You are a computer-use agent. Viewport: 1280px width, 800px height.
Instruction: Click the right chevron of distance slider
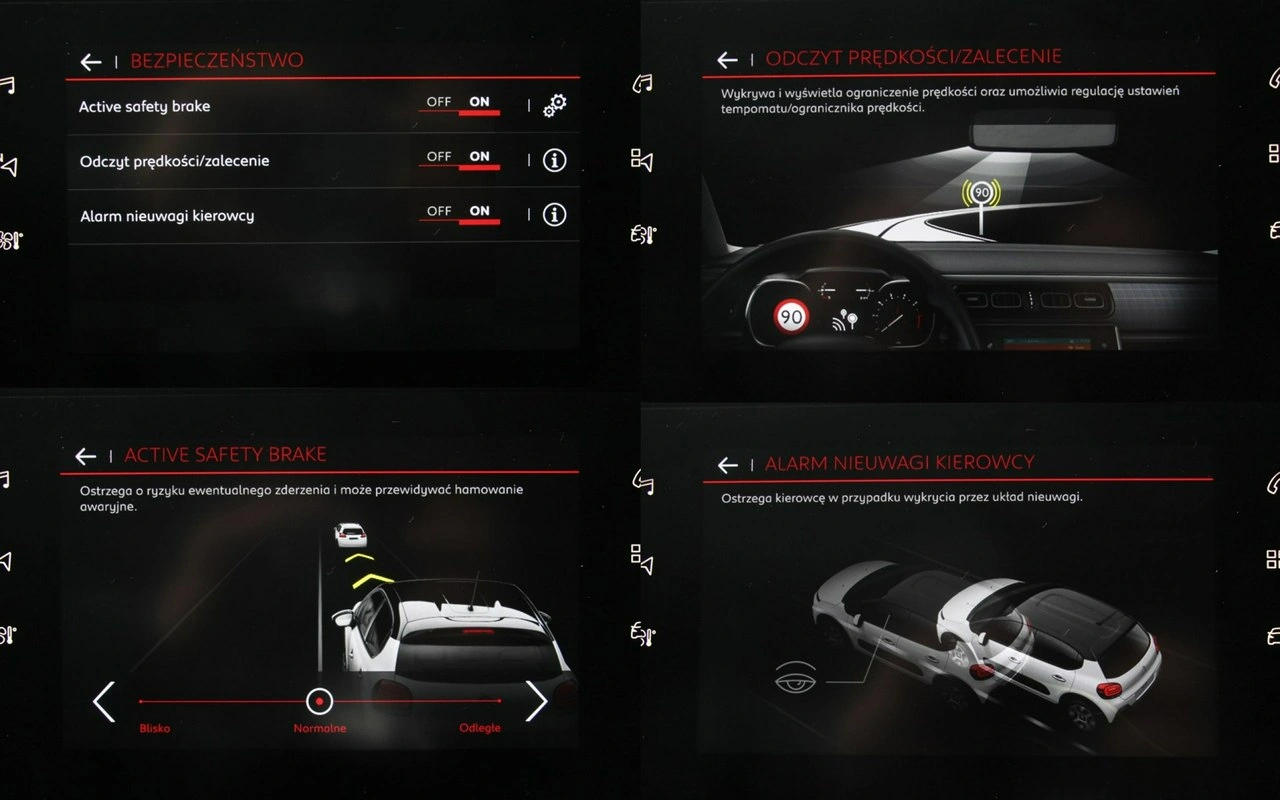pos(537,701)
